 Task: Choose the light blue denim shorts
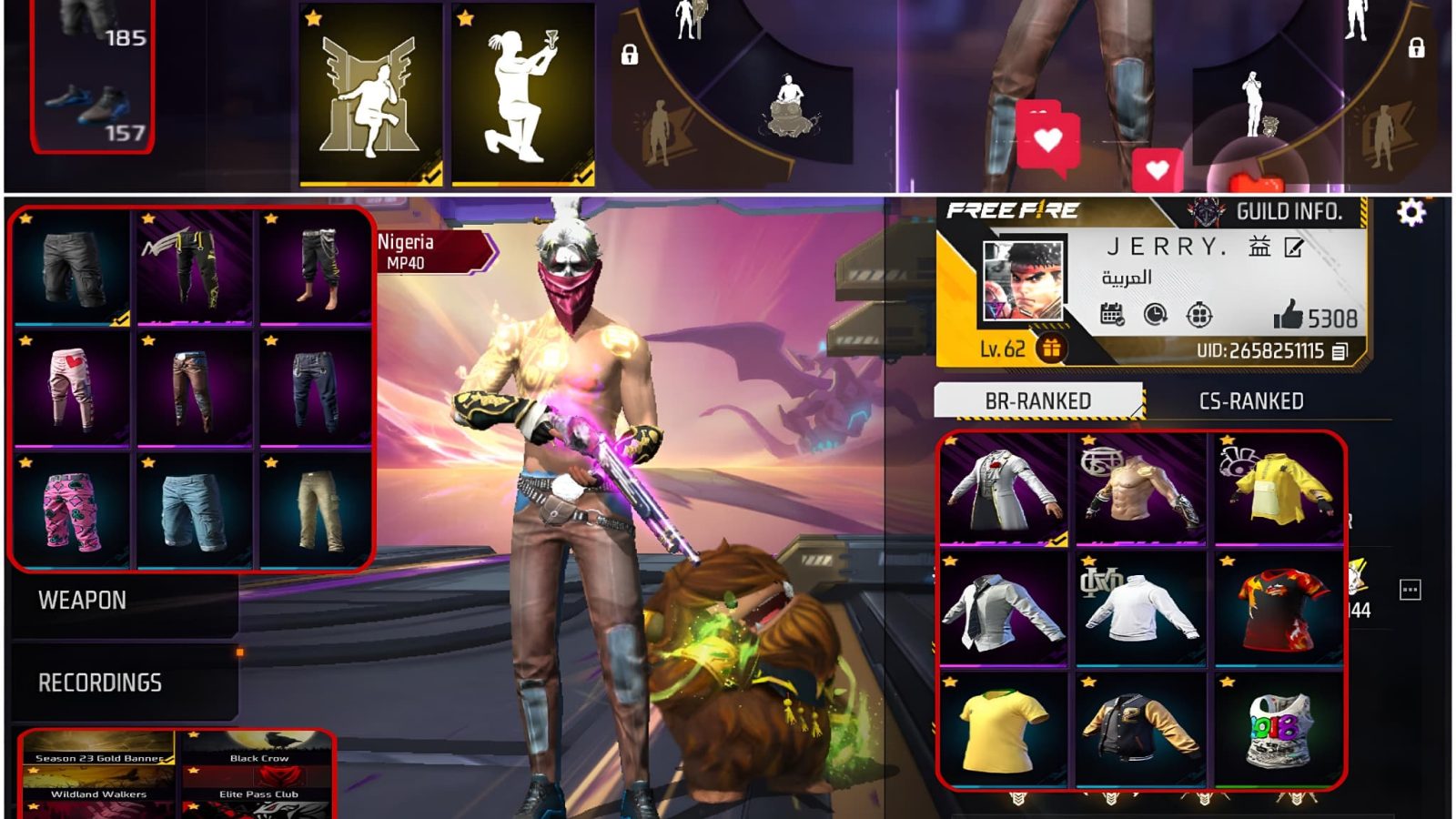pos(194,511)
